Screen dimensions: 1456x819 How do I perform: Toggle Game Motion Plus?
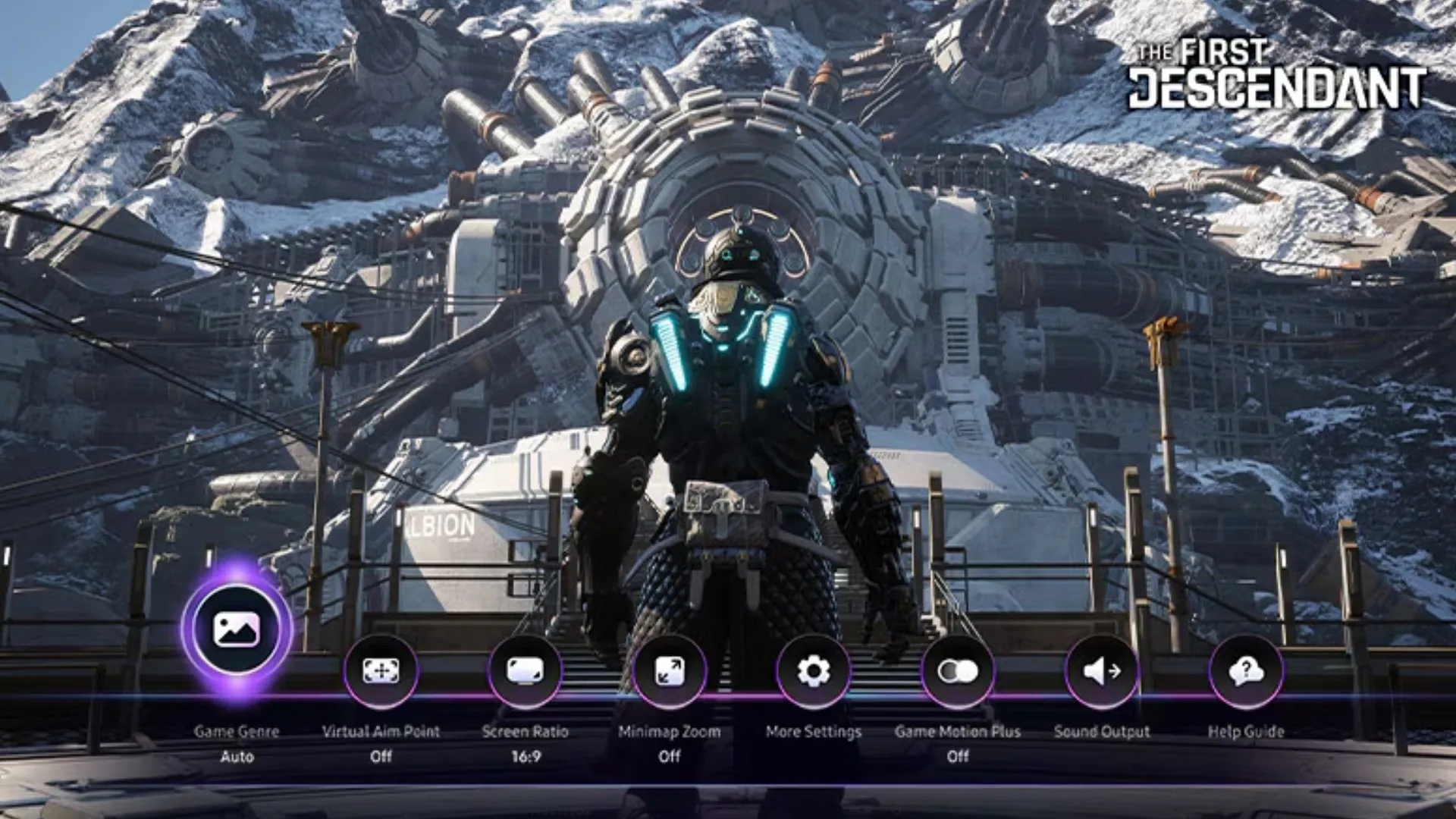(x=958, y=671)
